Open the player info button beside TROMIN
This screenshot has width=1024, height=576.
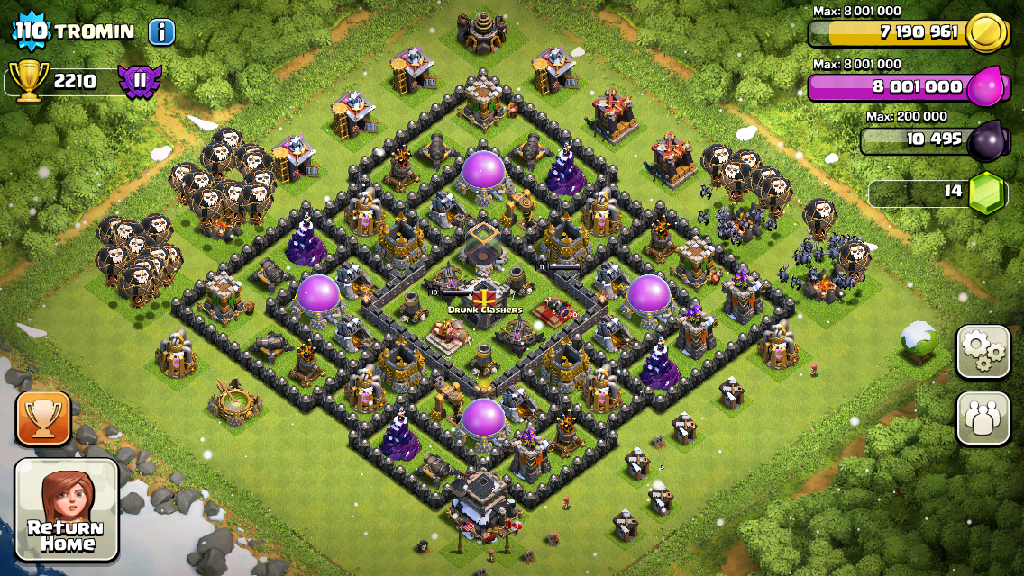pos(162,31)
